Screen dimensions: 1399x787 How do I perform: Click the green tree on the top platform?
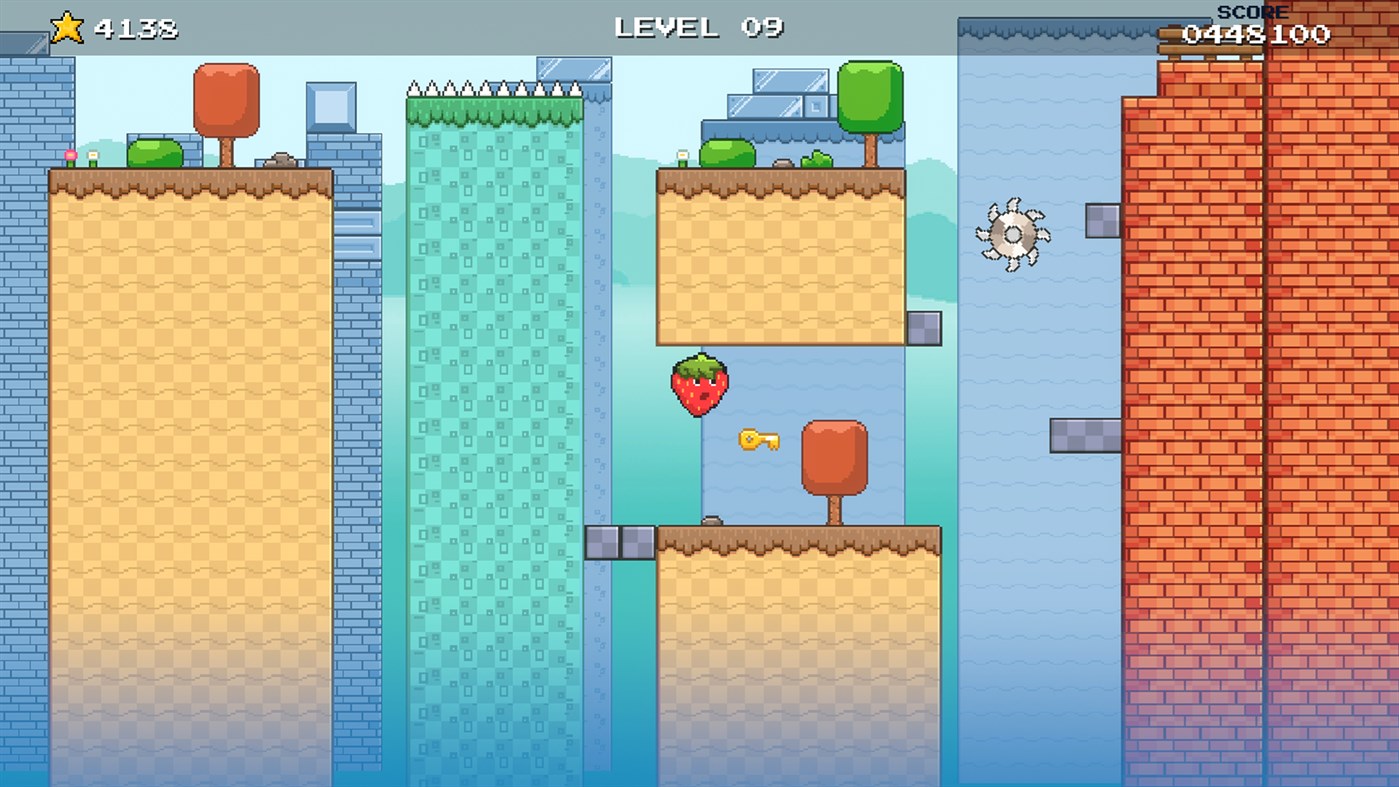point(872,95)
